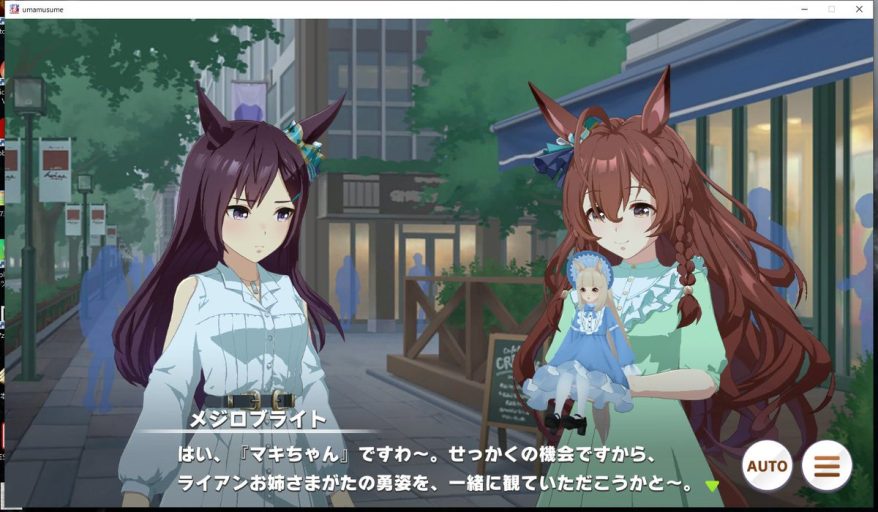Close the umamusume window
The height and width of the screenshot is (512, 878).
pyautogui.click(x=859, y=9)
